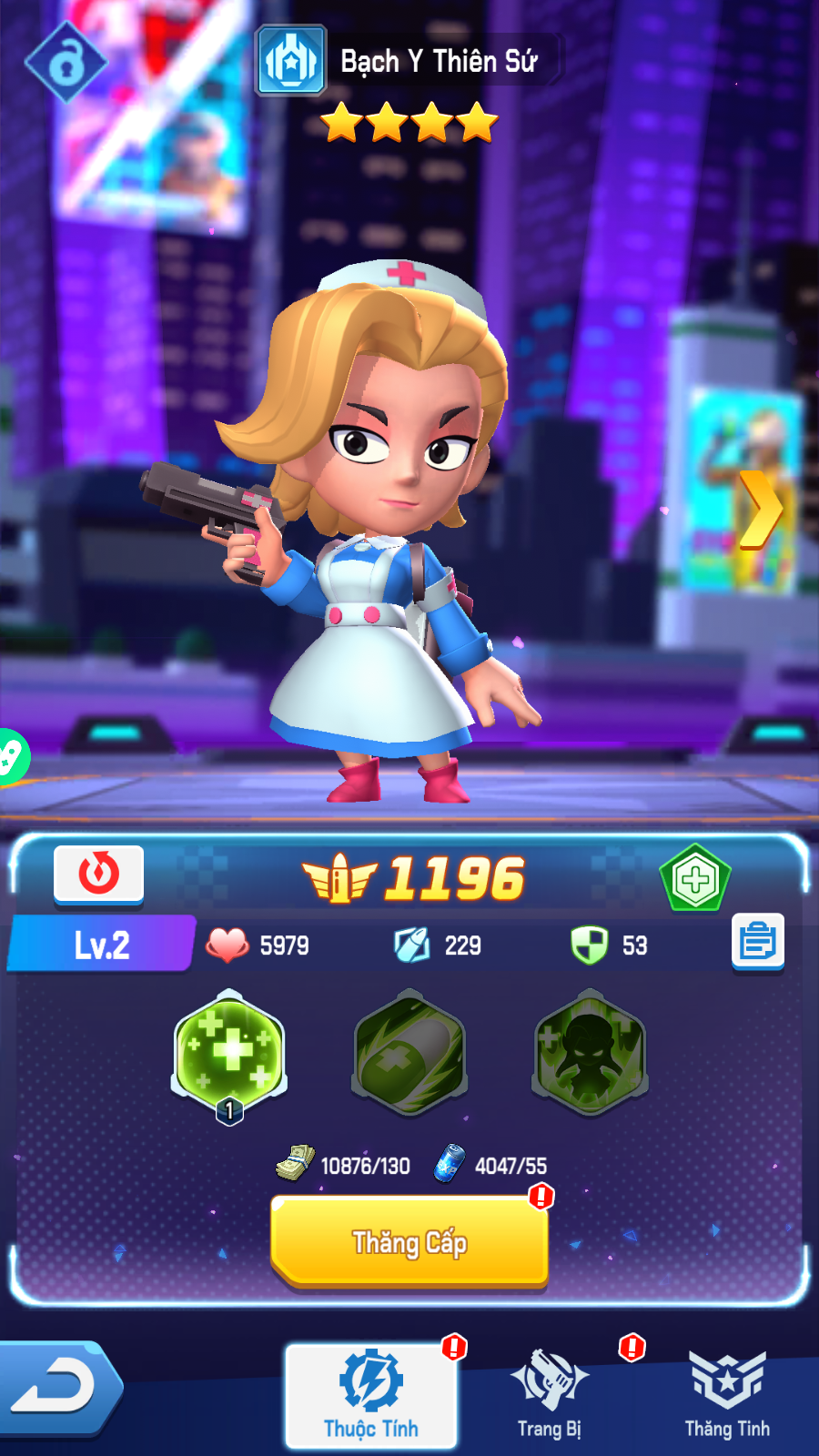Image resolution: width=819 pixels, height=1456 pixels.
Task: Open the Trang Bị equipment tab
Action: coord(549,1395)
